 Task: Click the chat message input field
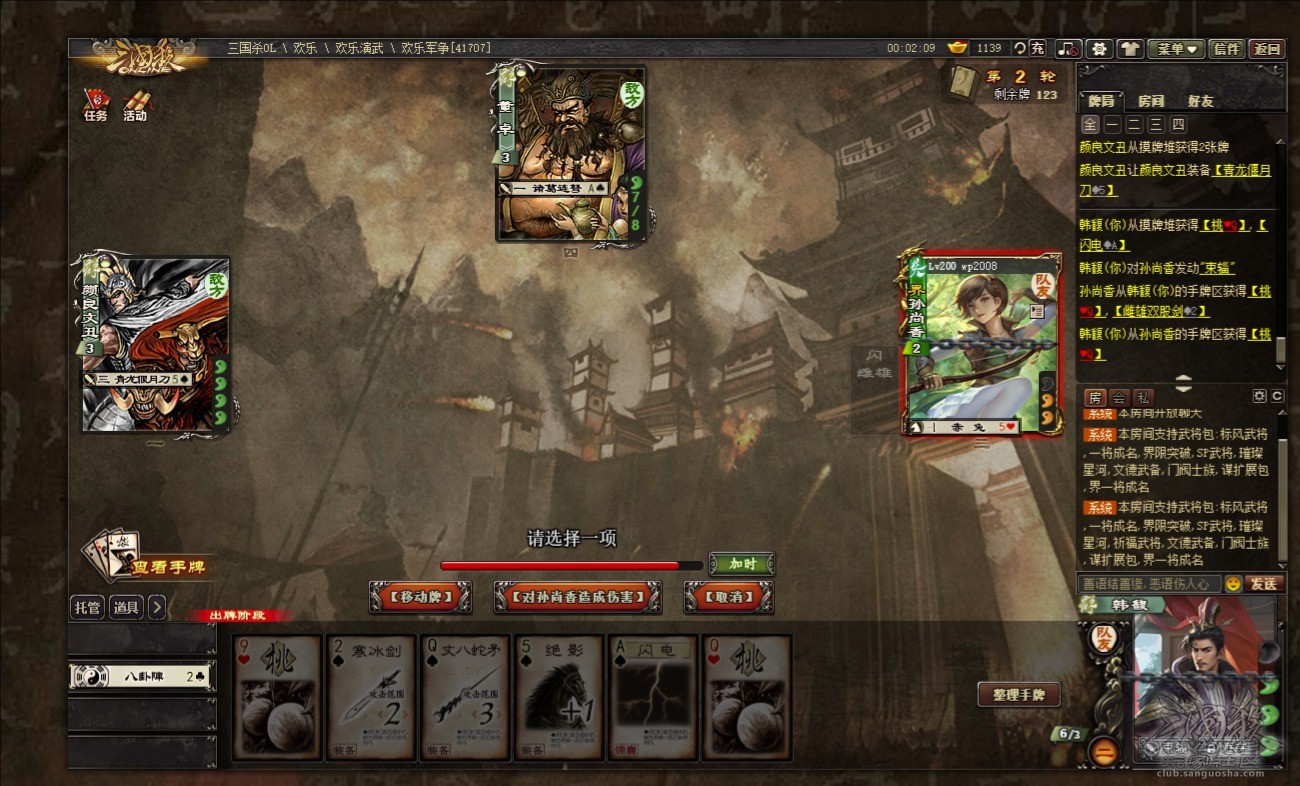point(1149,583)
